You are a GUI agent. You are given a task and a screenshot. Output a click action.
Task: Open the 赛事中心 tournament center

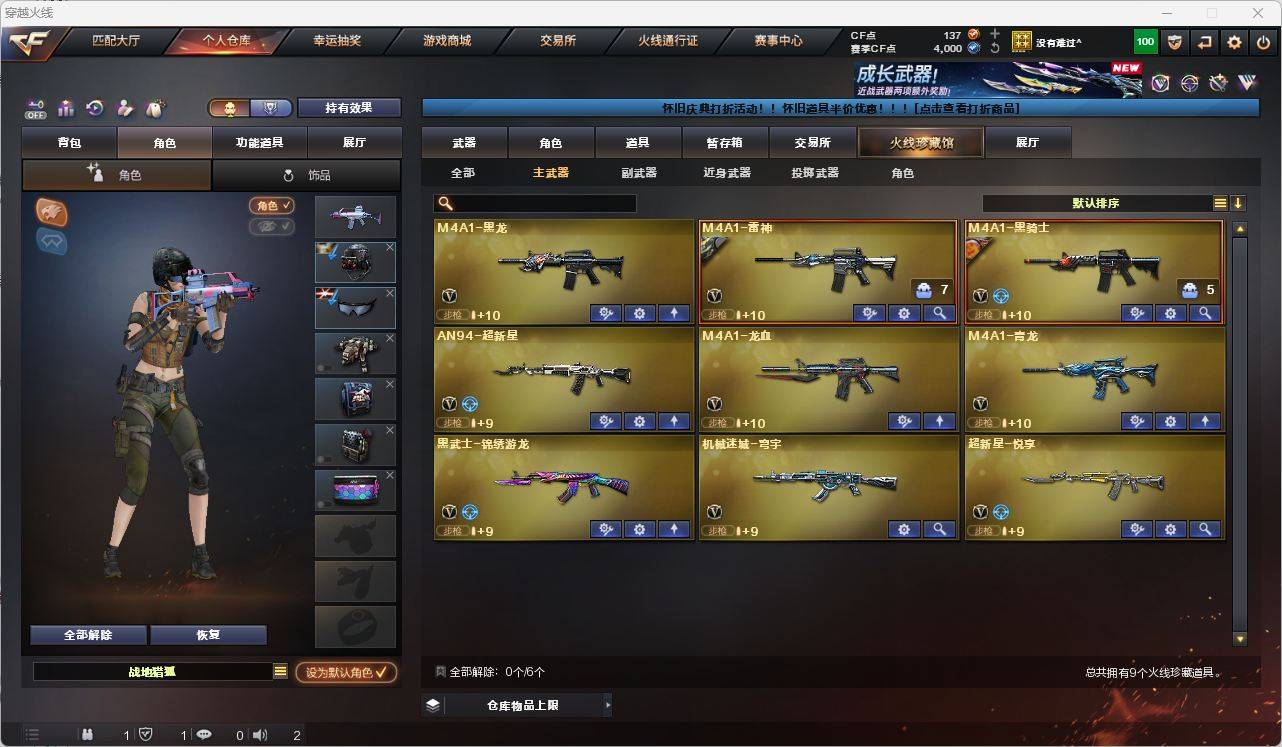tap(778, 41)
